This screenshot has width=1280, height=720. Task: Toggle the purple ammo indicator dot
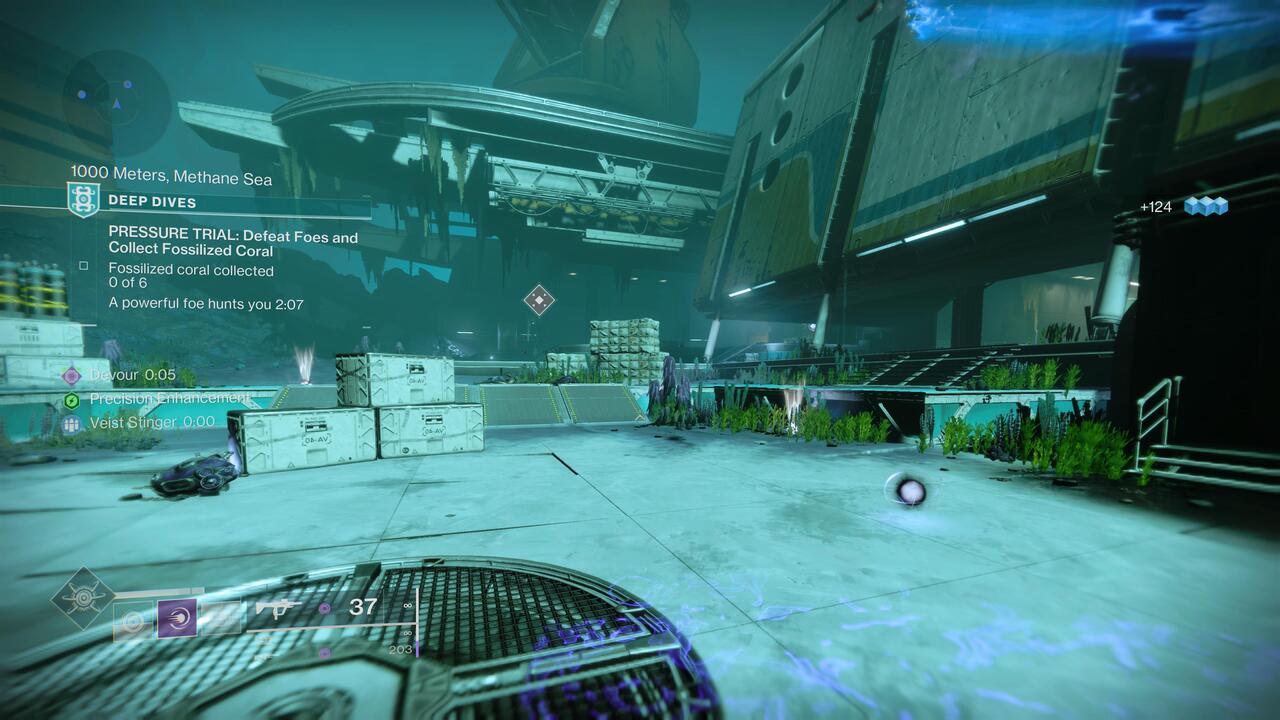(325, 607)
